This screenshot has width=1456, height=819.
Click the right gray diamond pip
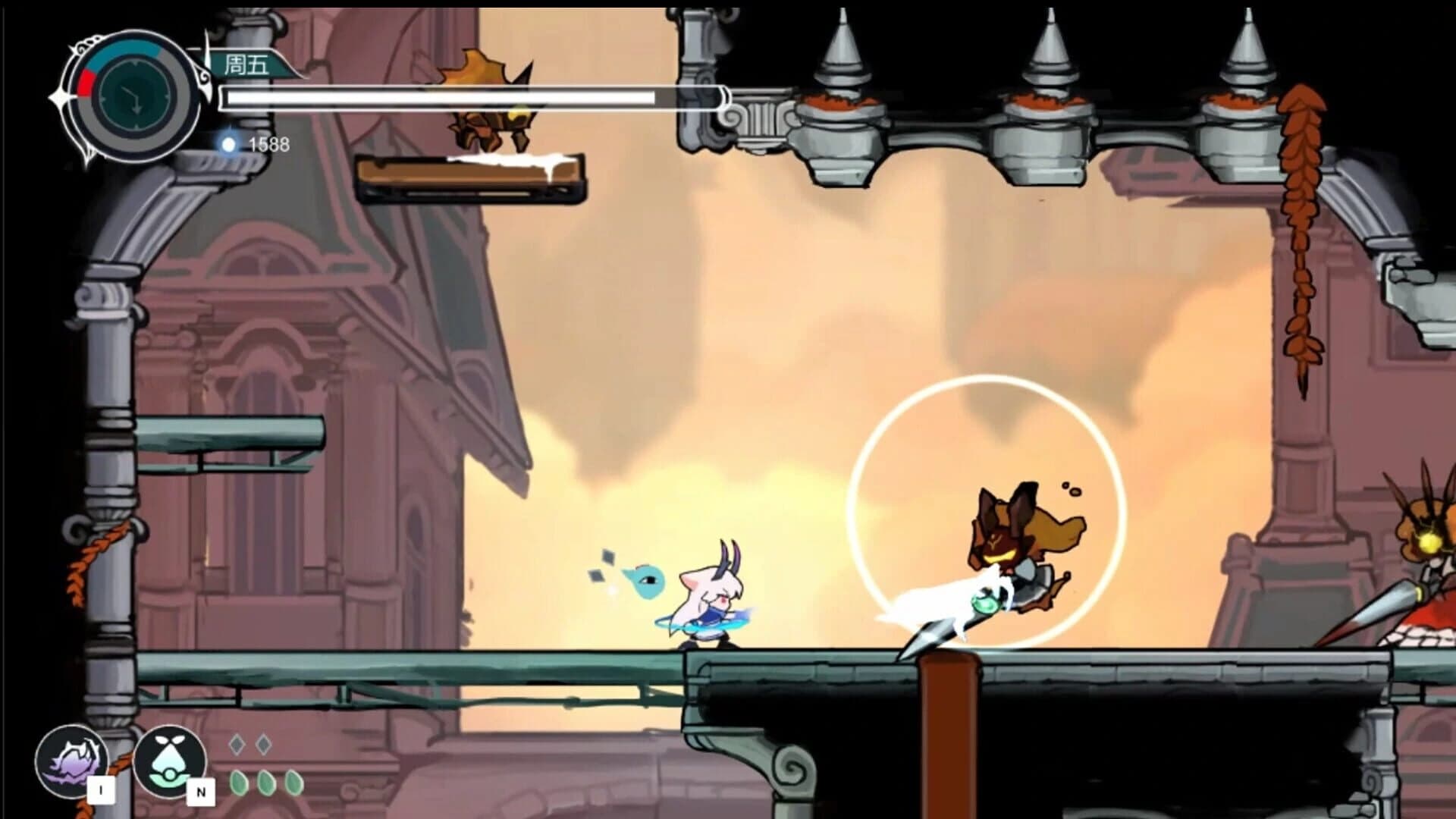tap(263, 744)
